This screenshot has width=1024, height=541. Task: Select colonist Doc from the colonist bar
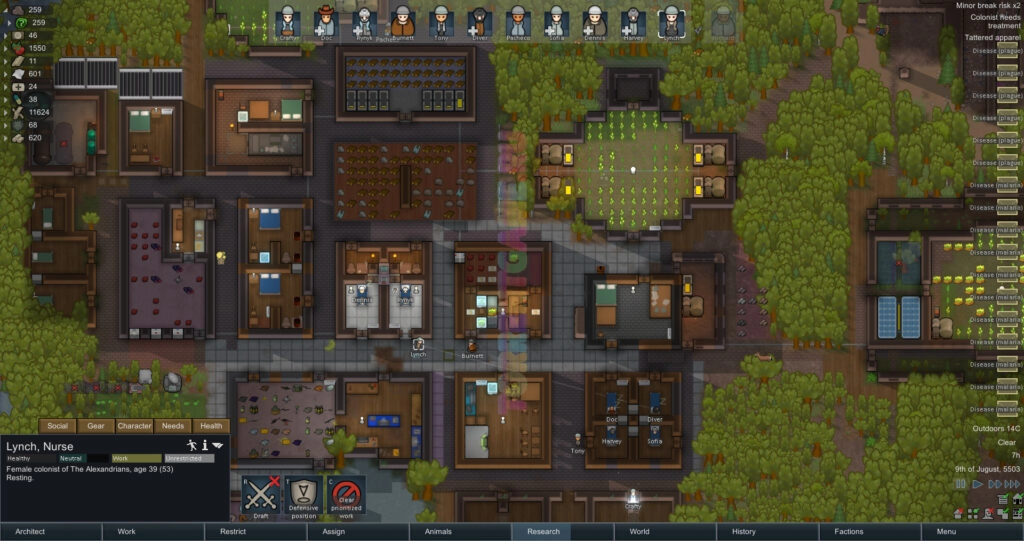pyautogui.click(x=325, y=22)
